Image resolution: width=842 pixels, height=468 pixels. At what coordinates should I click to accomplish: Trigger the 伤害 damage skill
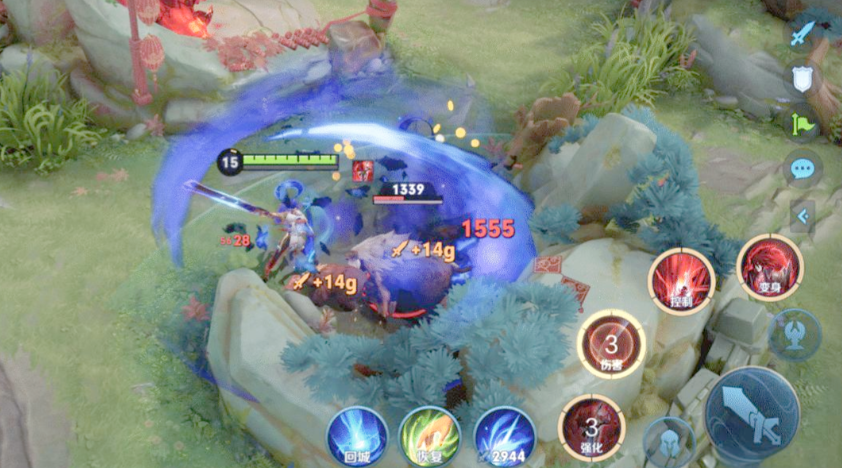(x=611, y=343)
